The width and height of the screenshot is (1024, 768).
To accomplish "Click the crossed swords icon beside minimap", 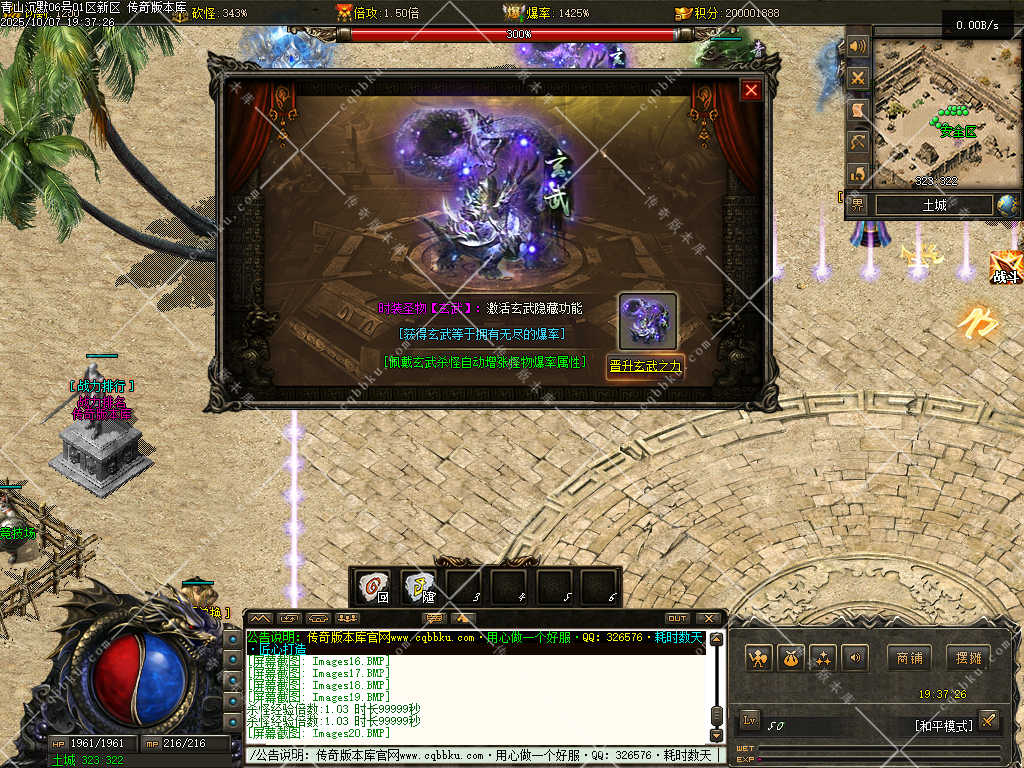I will [857, 77].
